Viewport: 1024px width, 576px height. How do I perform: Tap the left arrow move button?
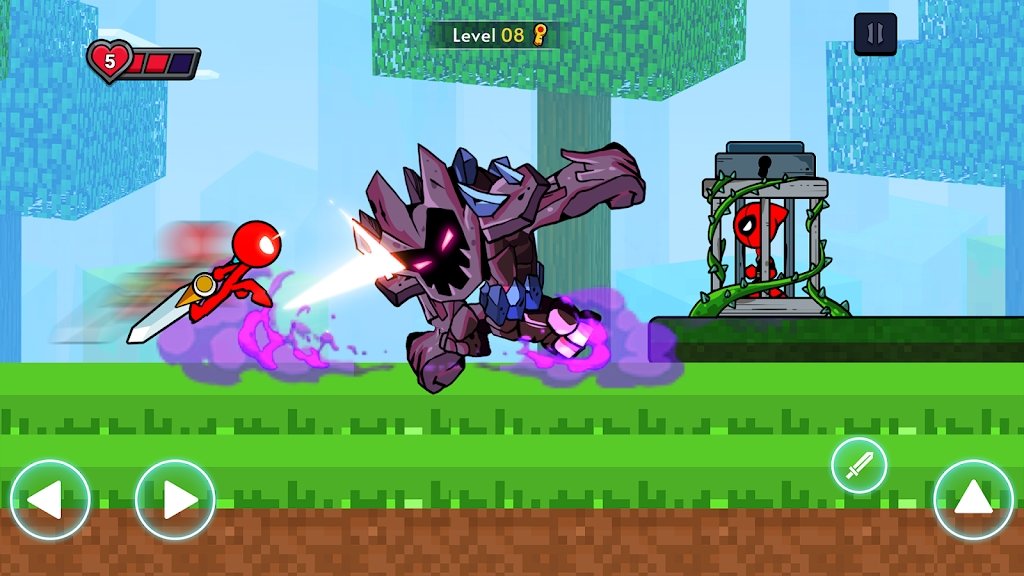tap(50, 499)
